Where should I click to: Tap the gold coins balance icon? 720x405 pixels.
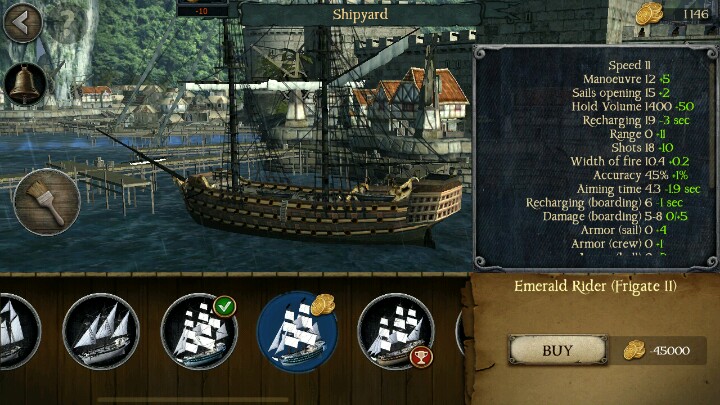[649, 14]
